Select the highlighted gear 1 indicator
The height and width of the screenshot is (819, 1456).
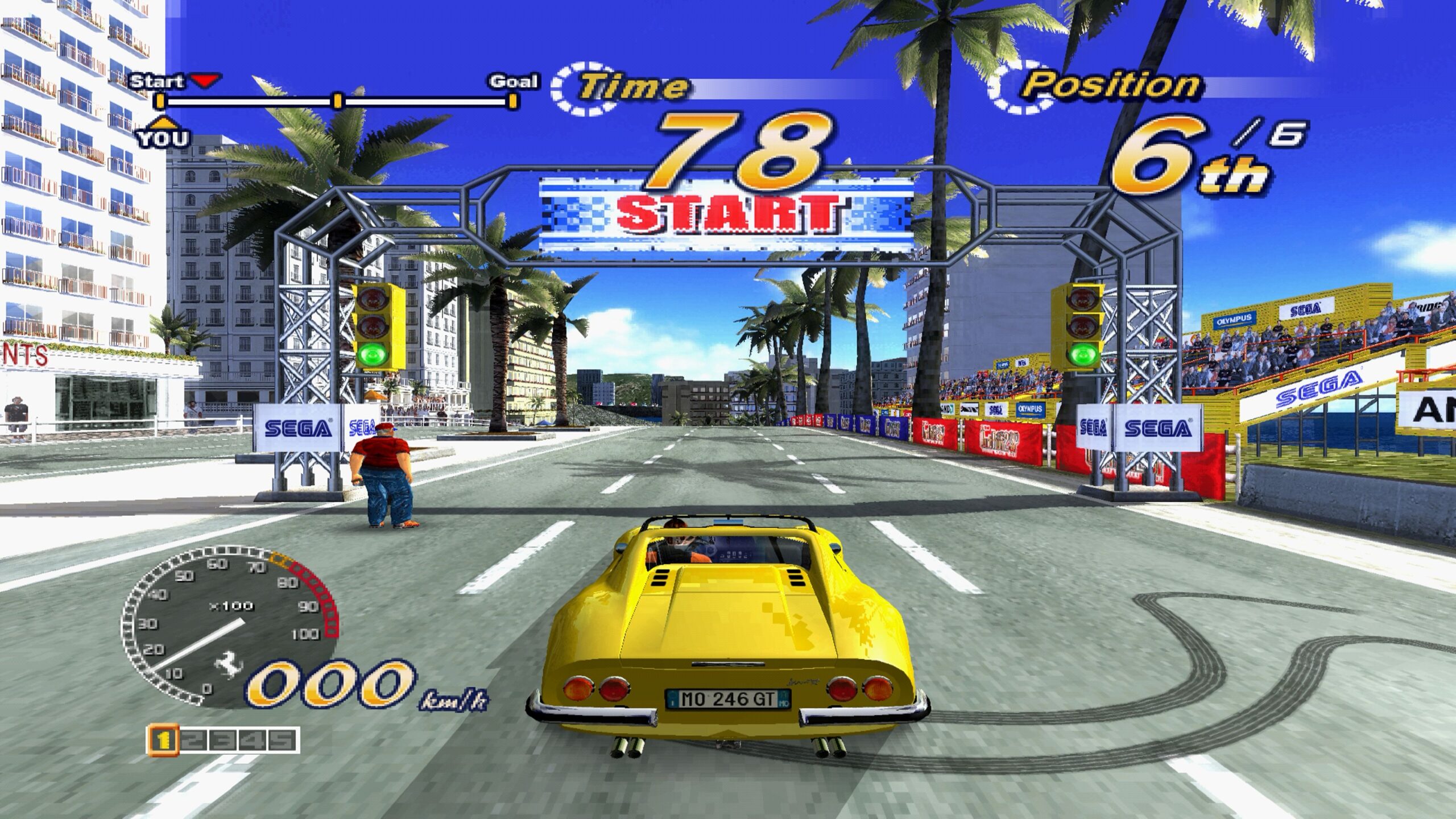click(x=164, y=739)
